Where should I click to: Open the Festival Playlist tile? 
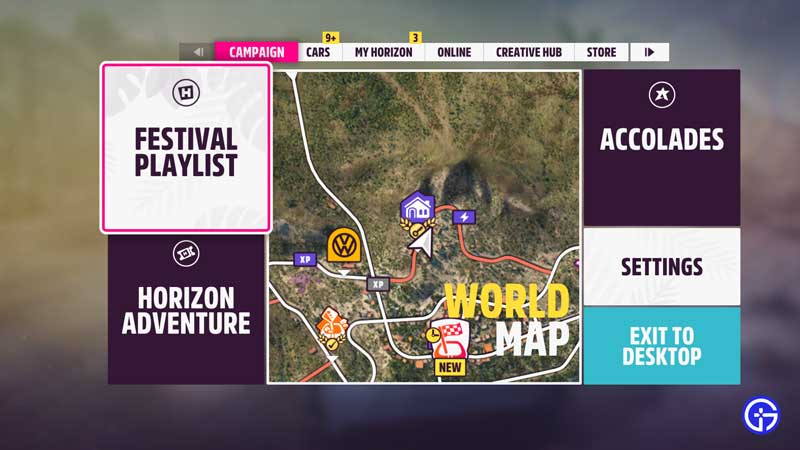[185, 148]
